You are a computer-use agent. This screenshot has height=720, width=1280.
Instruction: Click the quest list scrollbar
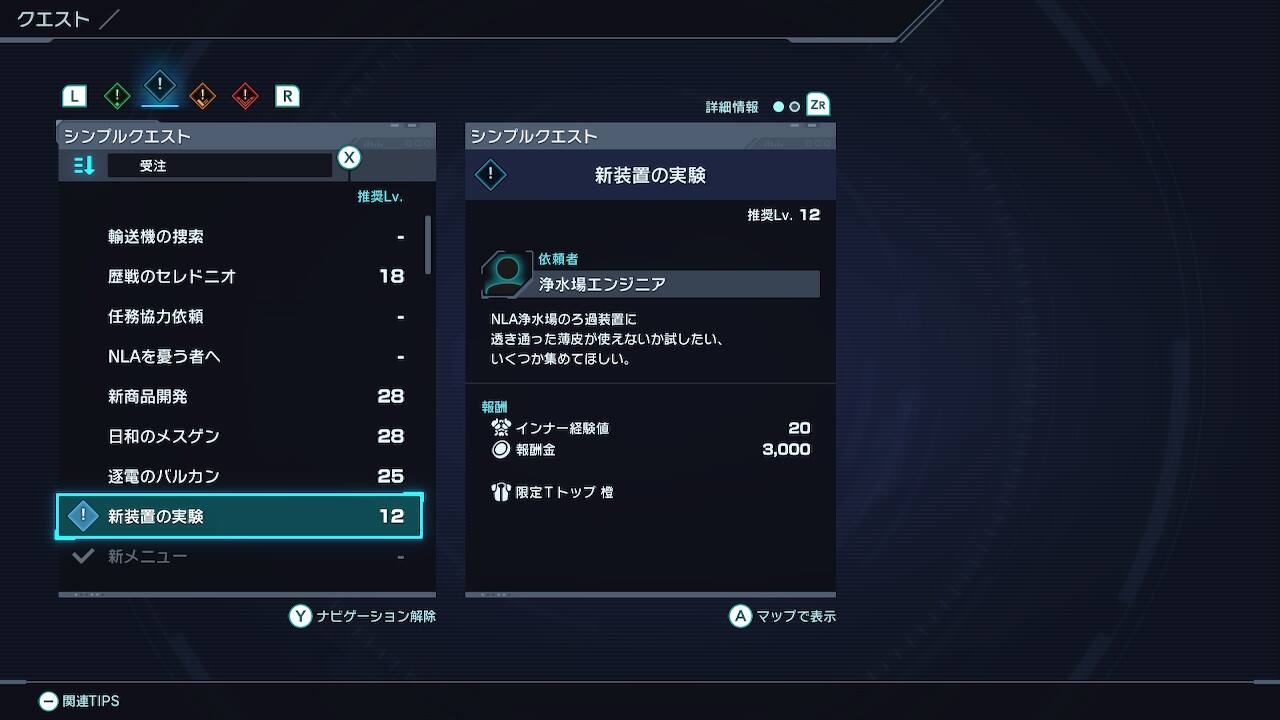coord(429,245)
